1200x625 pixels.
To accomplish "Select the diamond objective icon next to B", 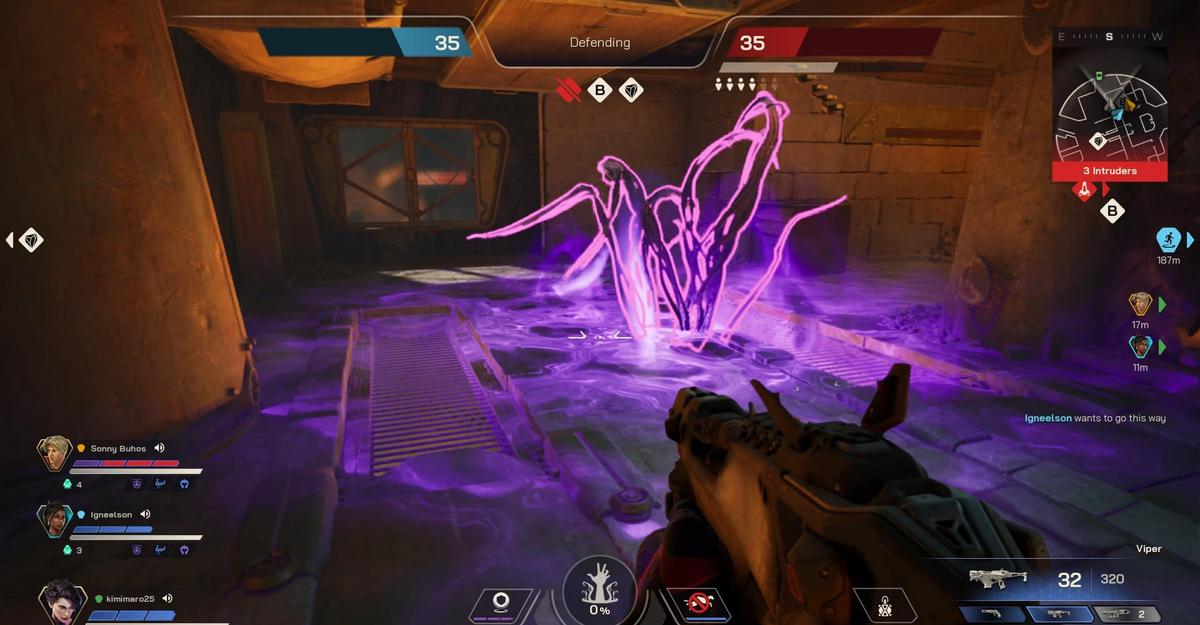I will coord(631,91).
